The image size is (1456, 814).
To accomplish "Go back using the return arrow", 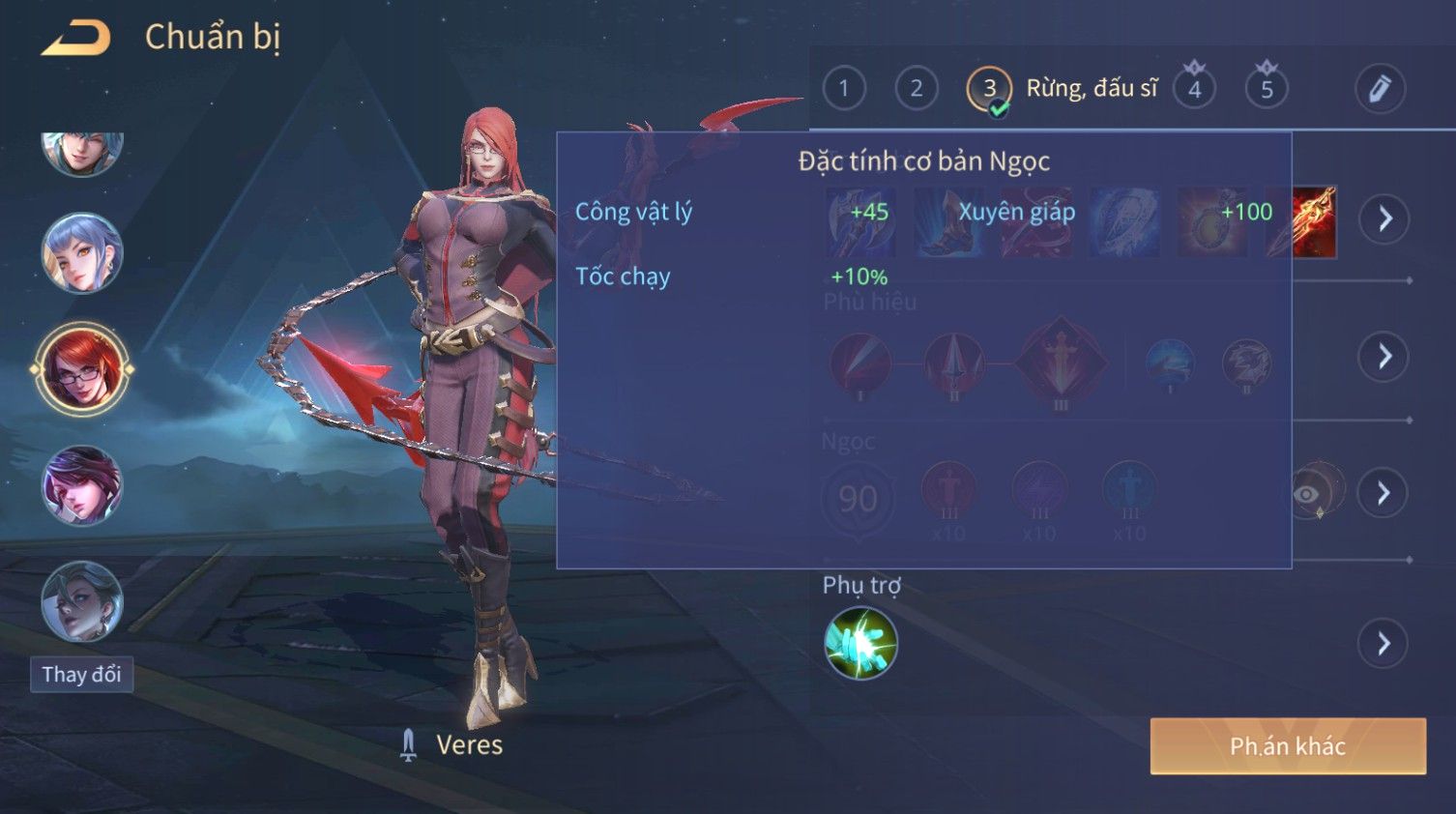I will (x=75, y=38).
